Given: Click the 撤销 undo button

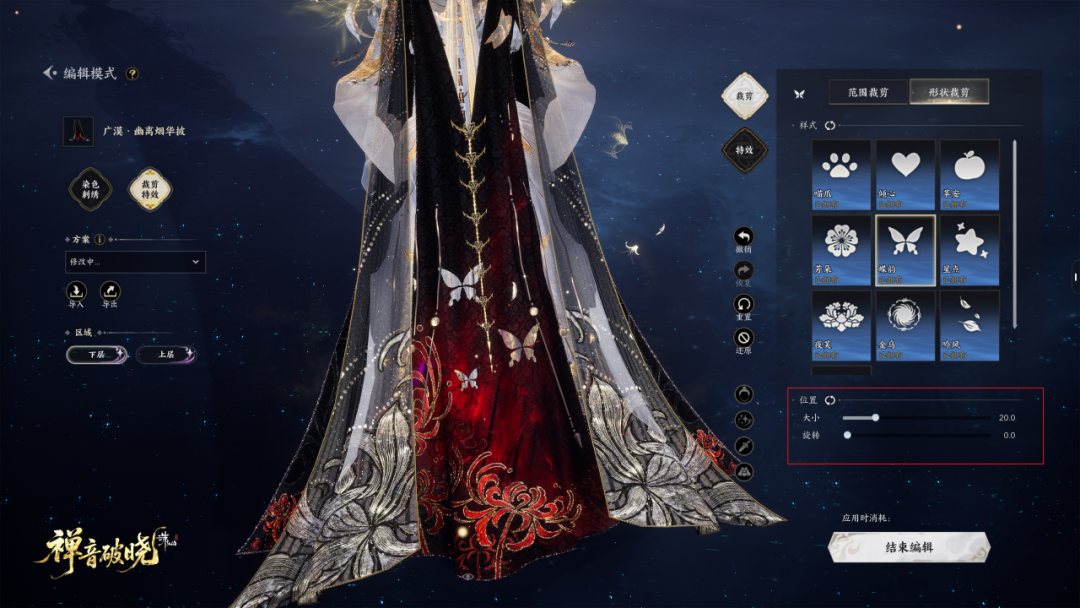Looking at the screenshot, I should click(743, 238).
